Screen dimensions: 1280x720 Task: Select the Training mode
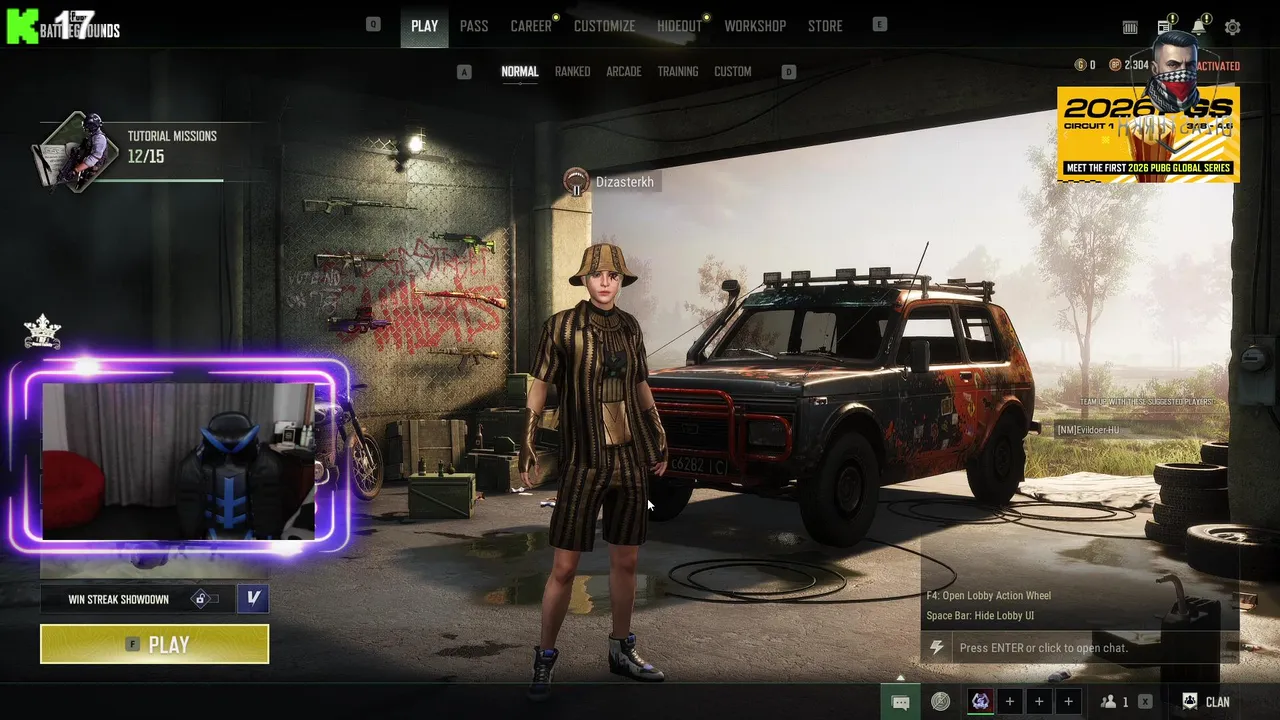(x=677, y=72)
